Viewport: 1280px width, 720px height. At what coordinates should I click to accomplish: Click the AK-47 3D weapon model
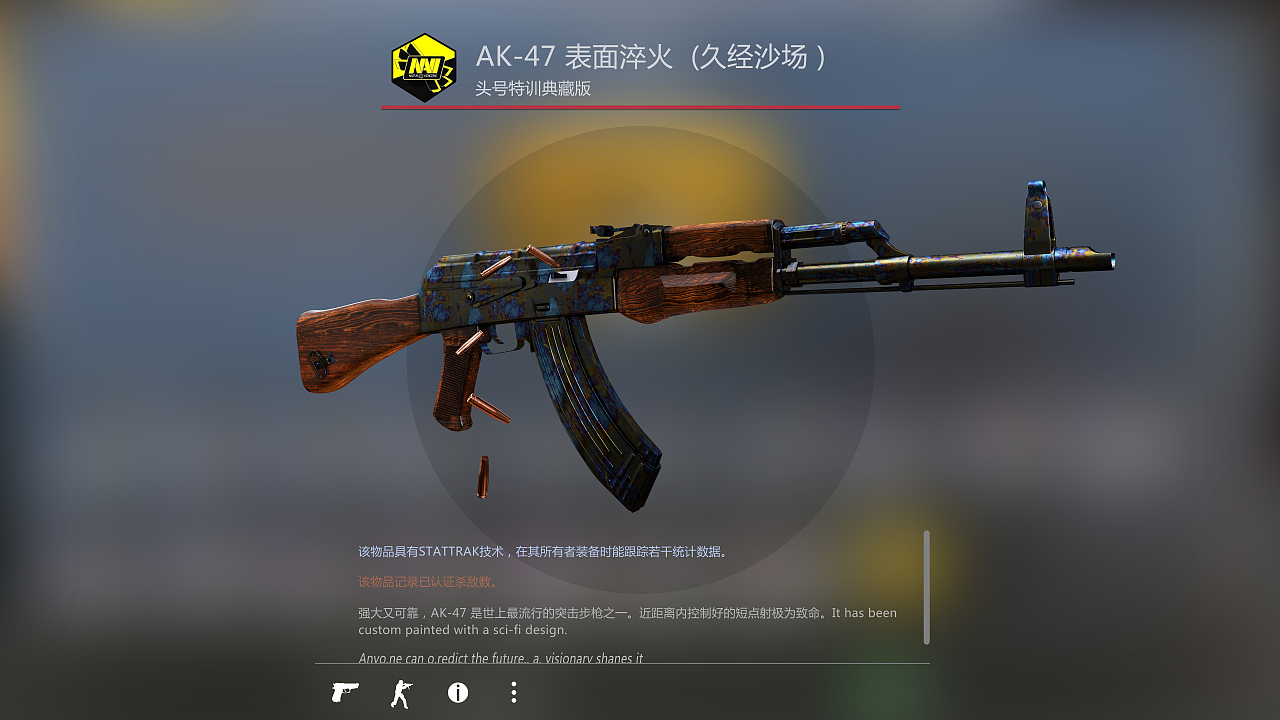click(650, 300)
